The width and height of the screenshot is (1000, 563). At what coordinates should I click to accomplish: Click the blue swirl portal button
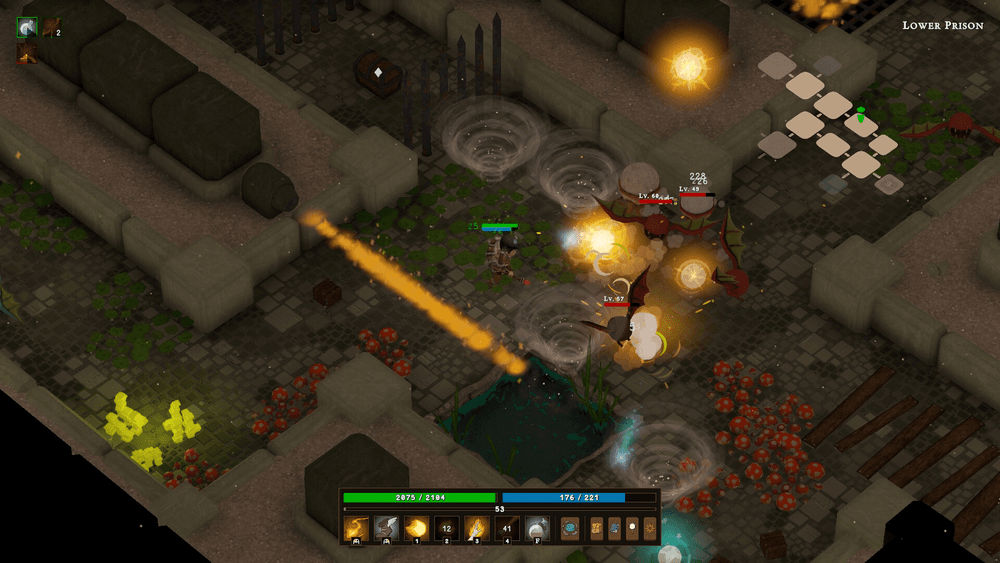pyautogui.click(x=570, y=527)
